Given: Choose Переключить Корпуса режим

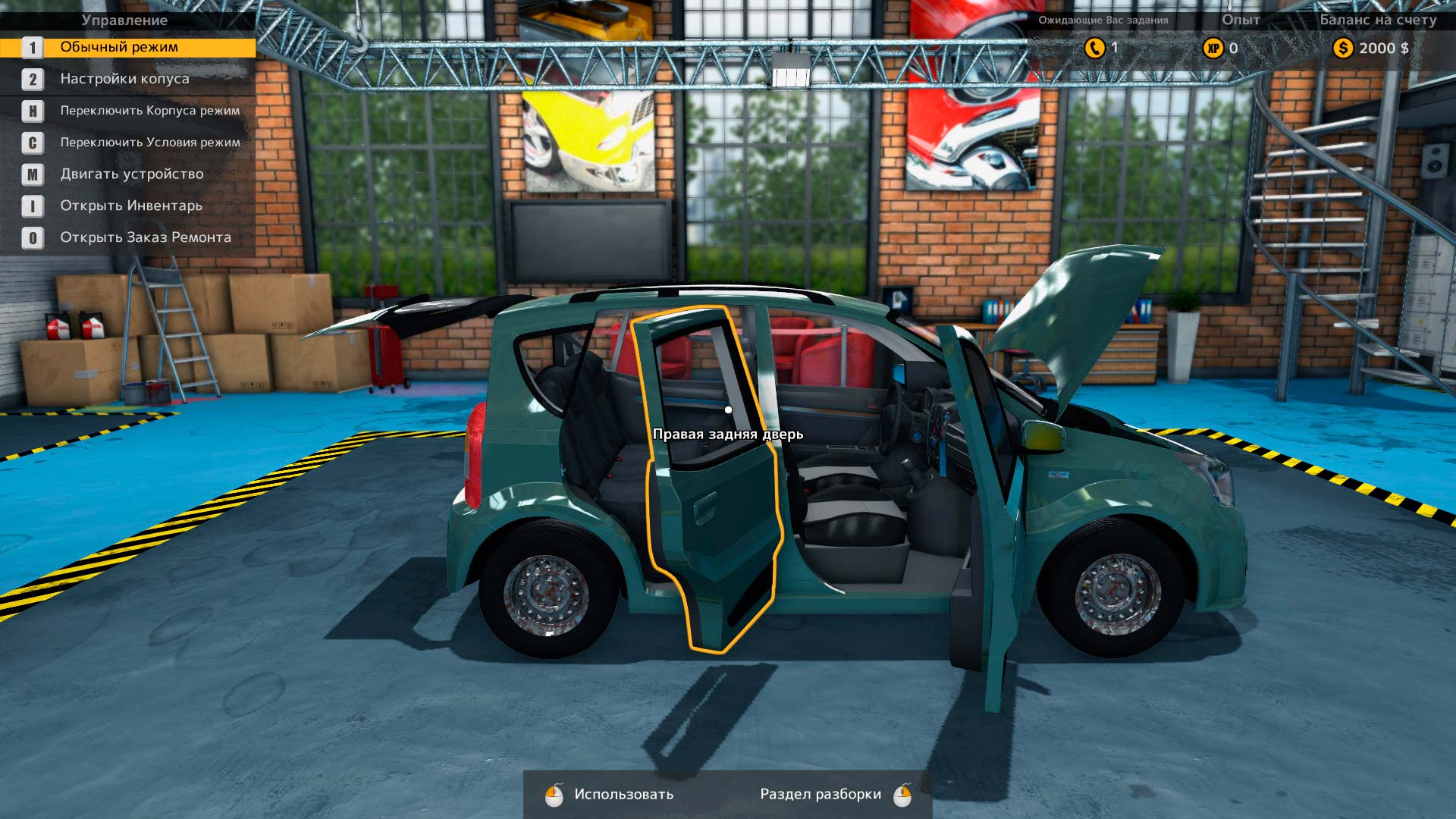Looking at the screenshot, I should point(149,111).
